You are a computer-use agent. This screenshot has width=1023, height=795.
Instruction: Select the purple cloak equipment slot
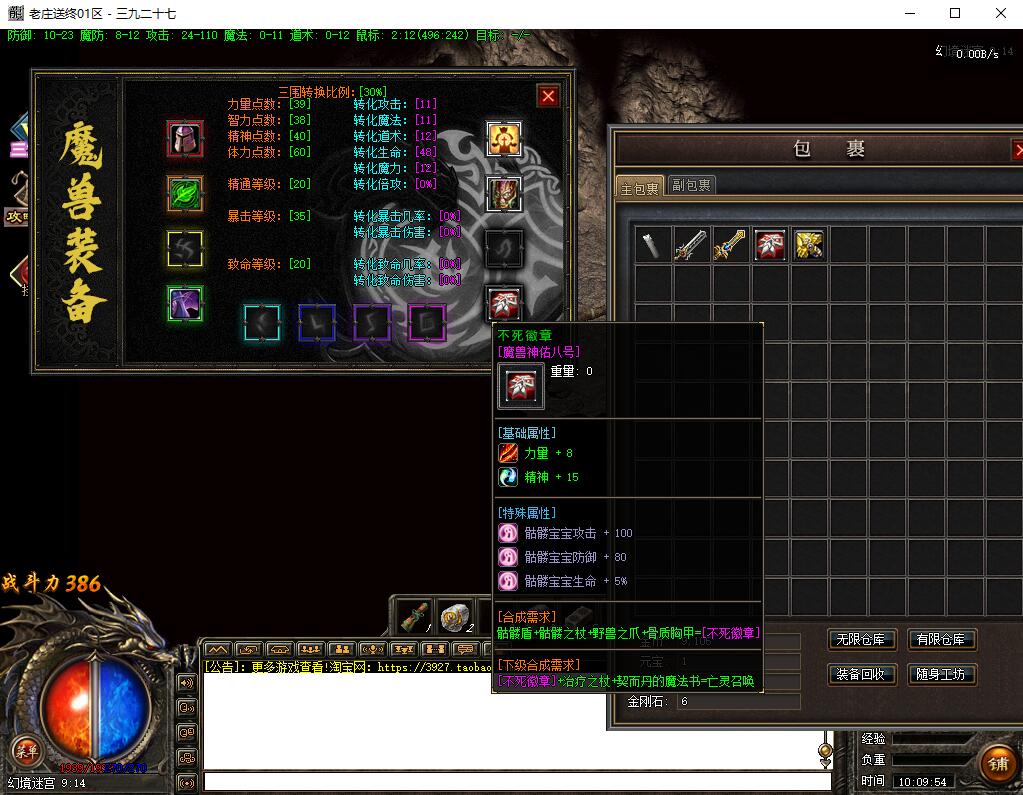[x=185, y=304]
